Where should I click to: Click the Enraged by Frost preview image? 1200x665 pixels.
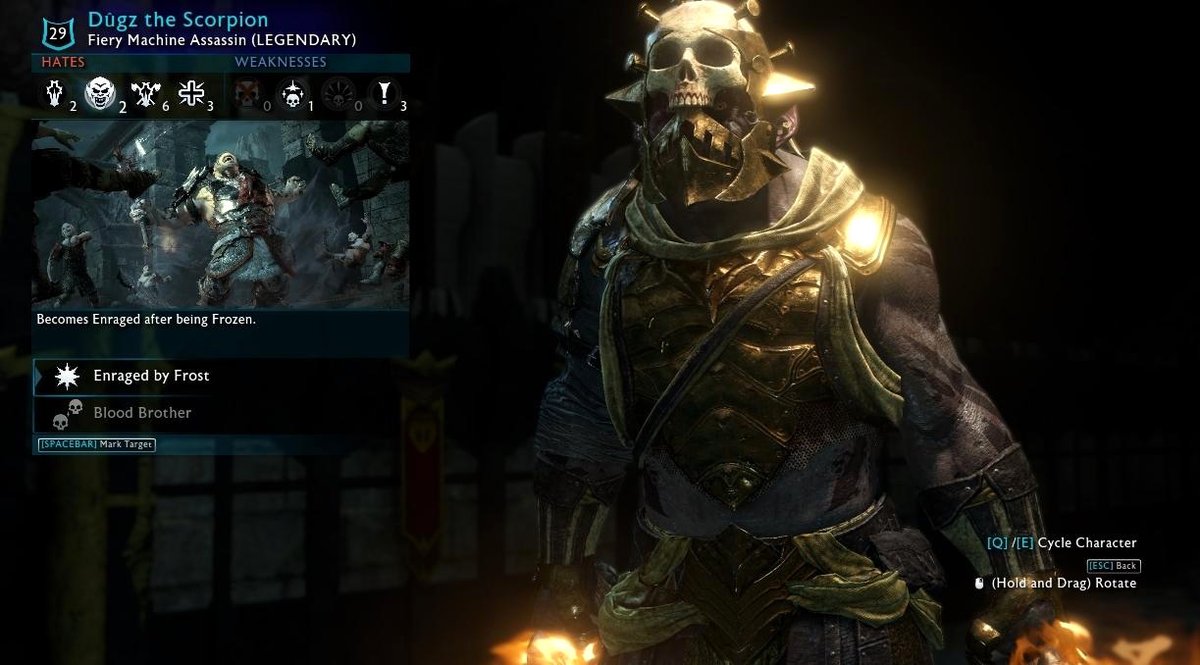[220, 214]
